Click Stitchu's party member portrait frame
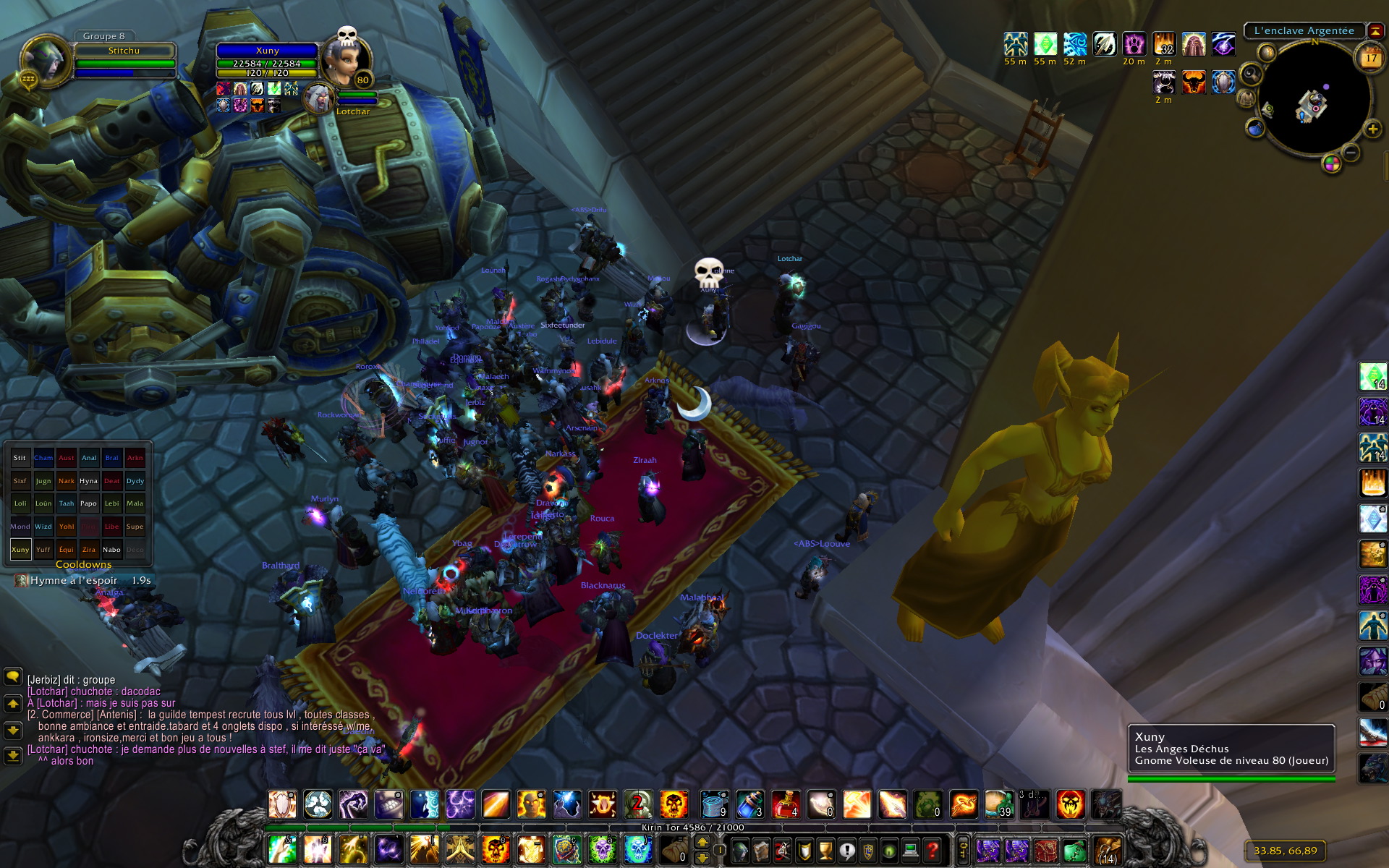Screen dimensions: 1389x868 click(46, 61)
